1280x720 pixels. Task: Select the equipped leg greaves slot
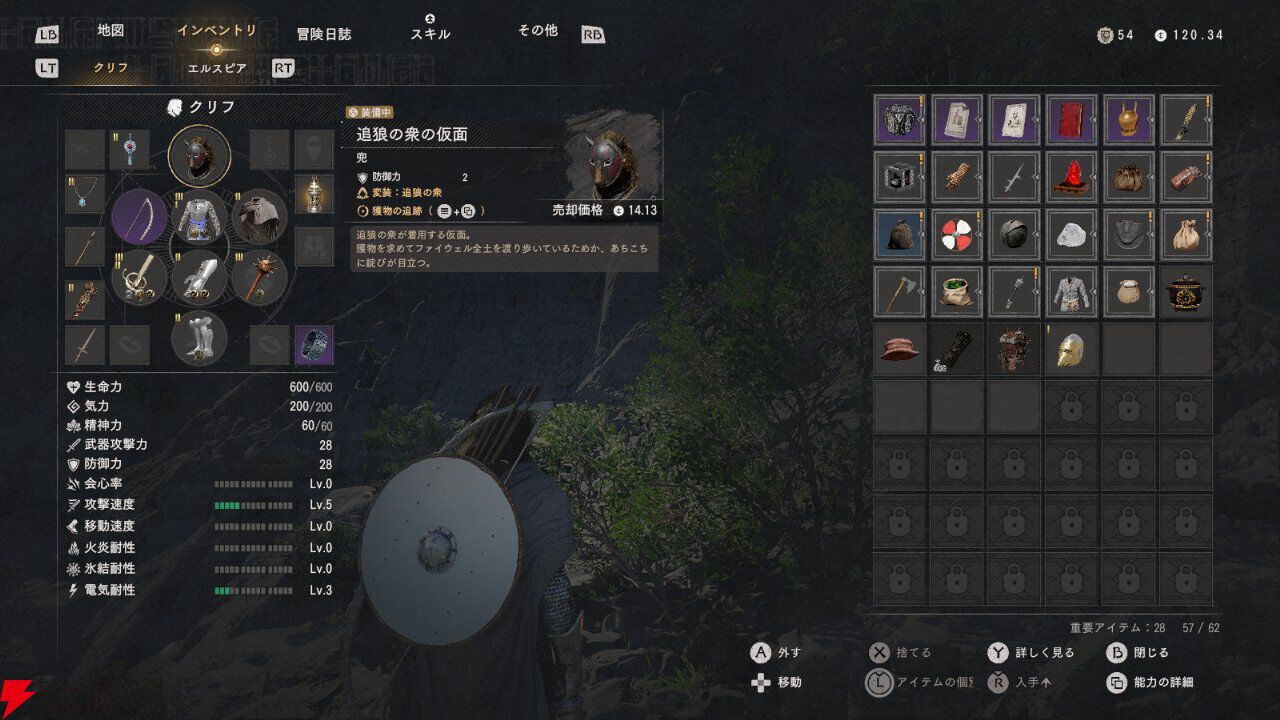click(200, 338)
